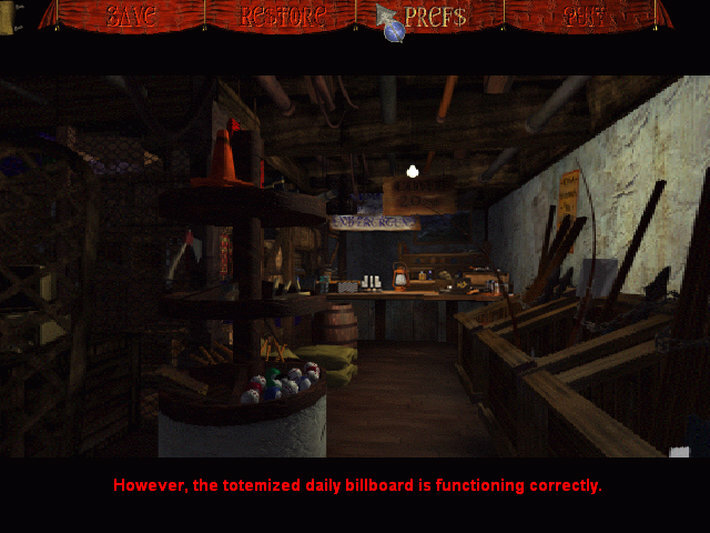Viewport: 710px width, 533px height.
Task: Open the Prefs settings
Action: click(435, 16)
